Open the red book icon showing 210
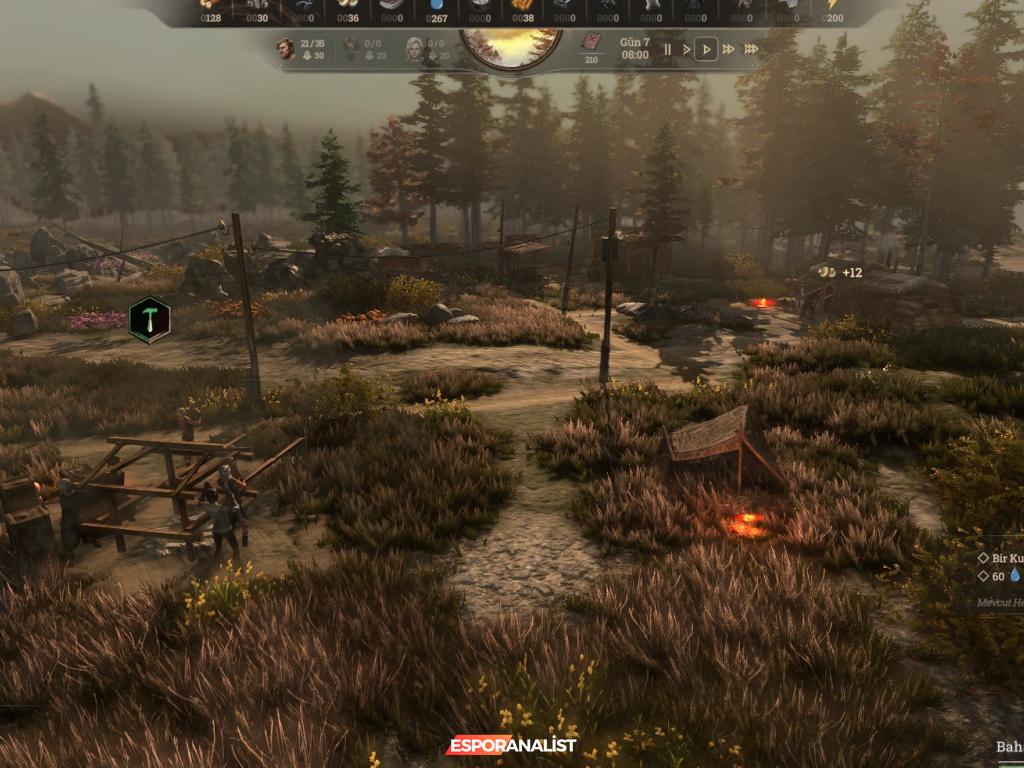 click(x=591, y=43)
